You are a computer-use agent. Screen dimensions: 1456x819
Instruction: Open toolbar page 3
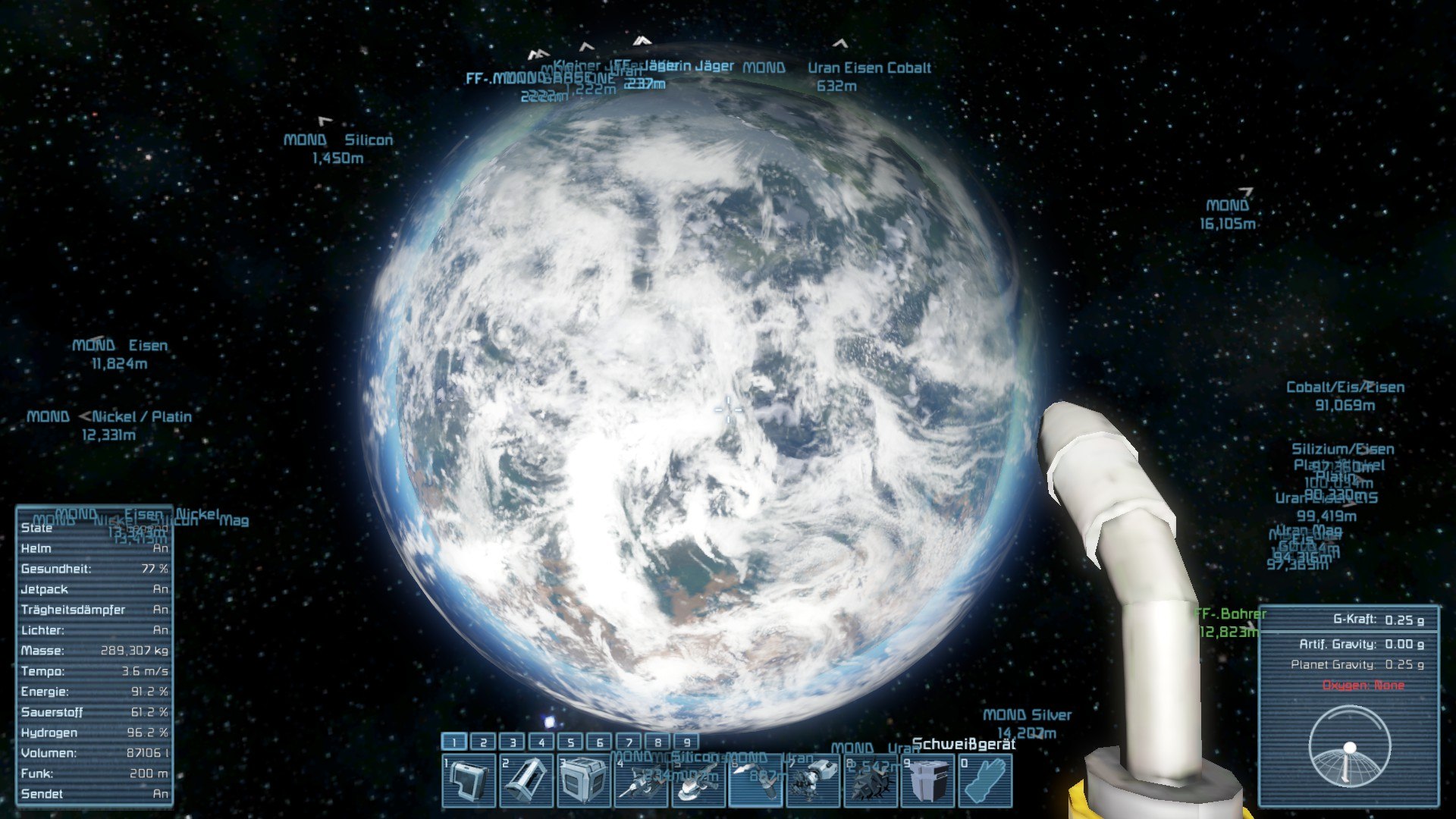click(x=513, y=742)
